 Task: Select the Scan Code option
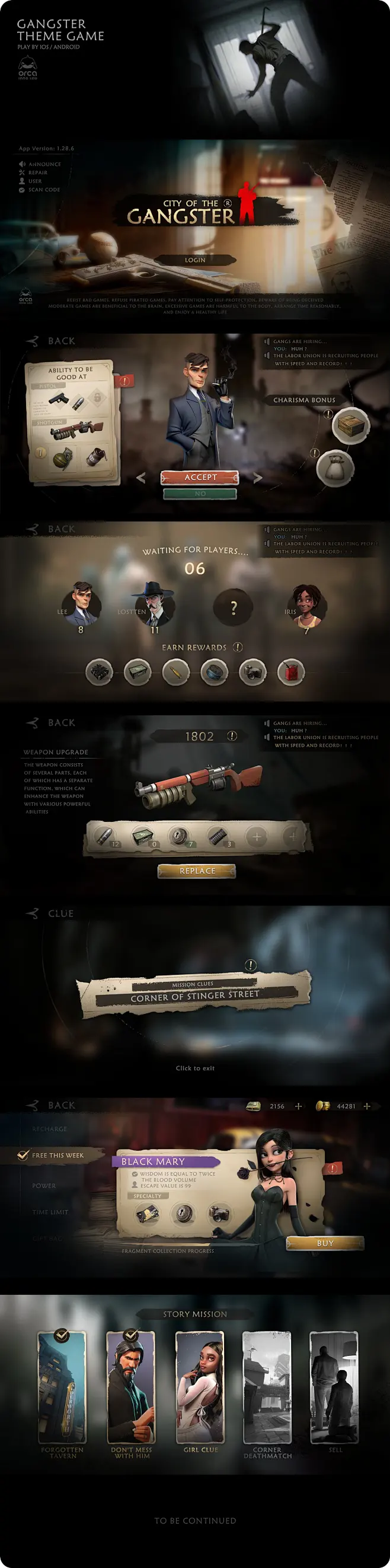[x=43, y=190]
